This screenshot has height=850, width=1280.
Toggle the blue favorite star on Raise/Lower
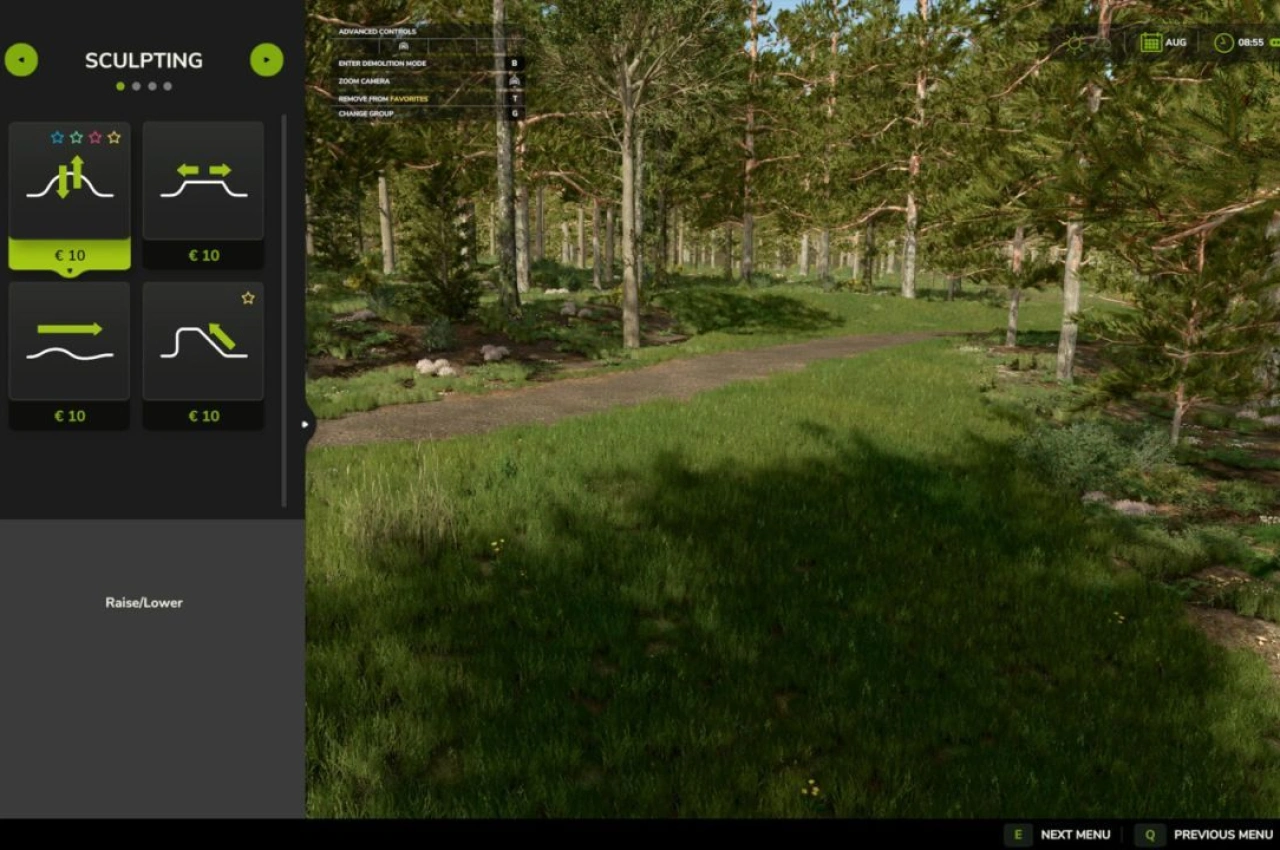[58, 138]
